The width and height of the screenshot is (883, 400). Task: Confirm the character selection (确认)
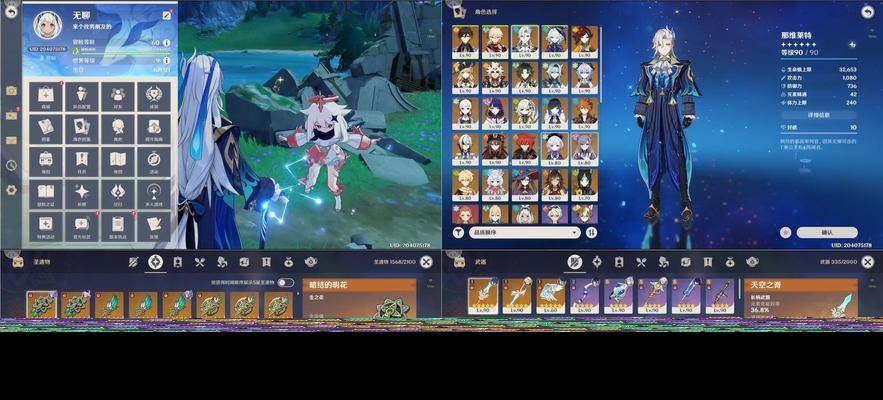tap(826, 232)
